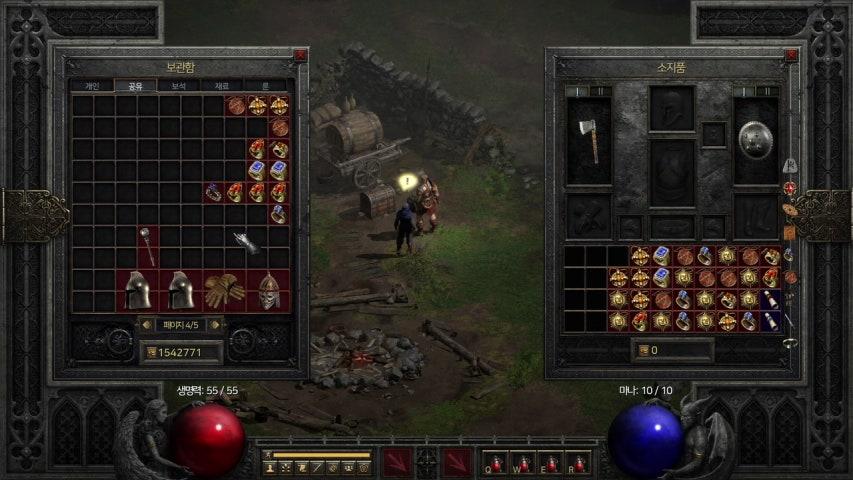
Task: Select the leather gloves in the stash
Action: click(x=224, y=290)
